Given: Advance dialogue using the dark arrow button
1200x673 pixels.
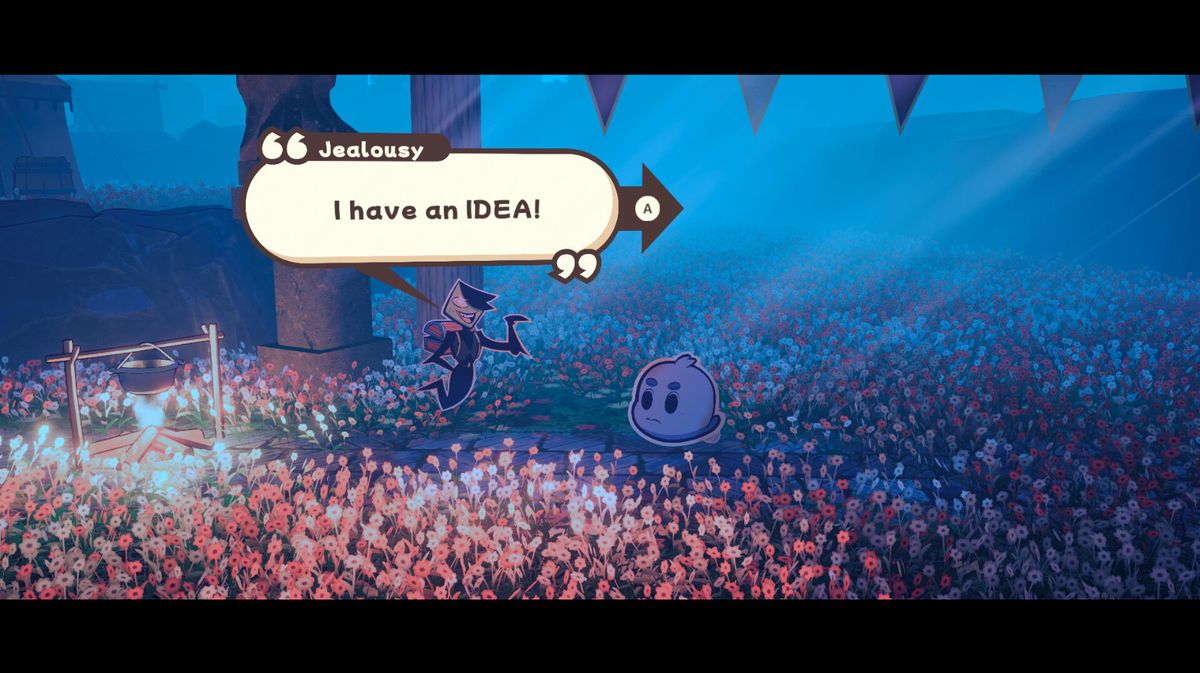Looking at the screenshot, I should (x=653, y=208).
